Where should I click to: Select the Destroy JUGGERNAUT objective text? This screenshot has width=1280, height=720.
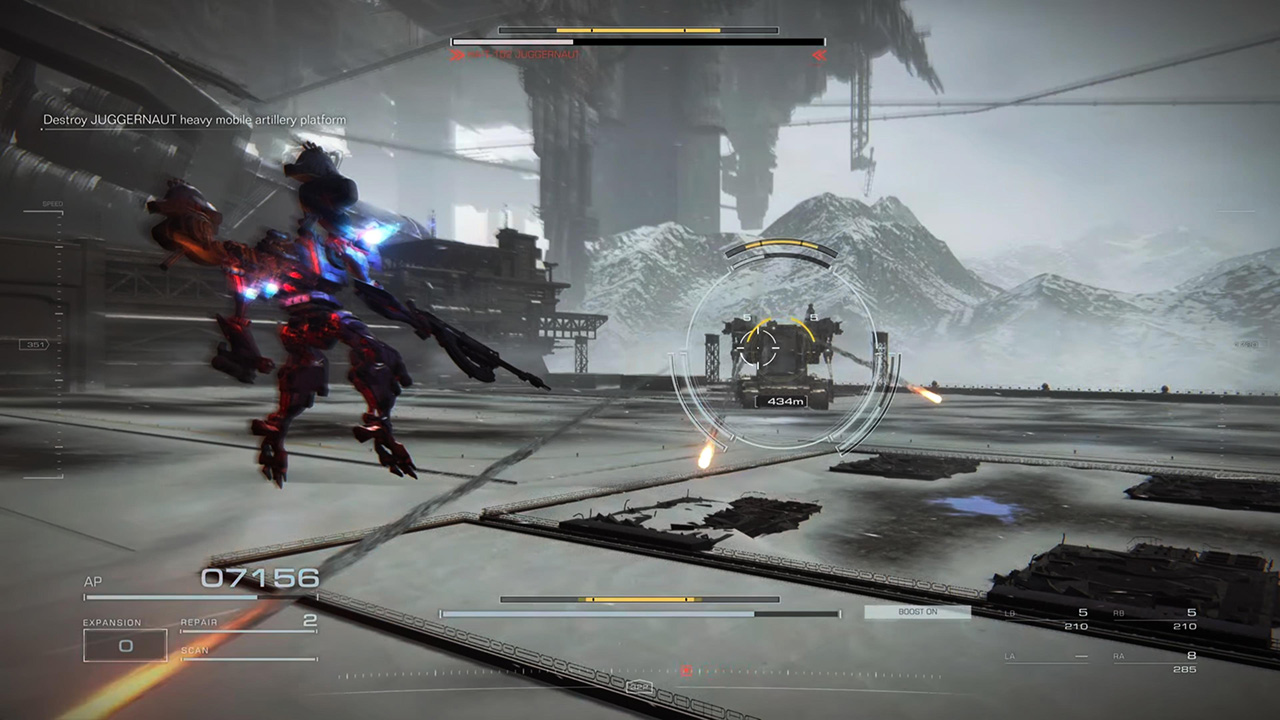(x=194, y=120)
